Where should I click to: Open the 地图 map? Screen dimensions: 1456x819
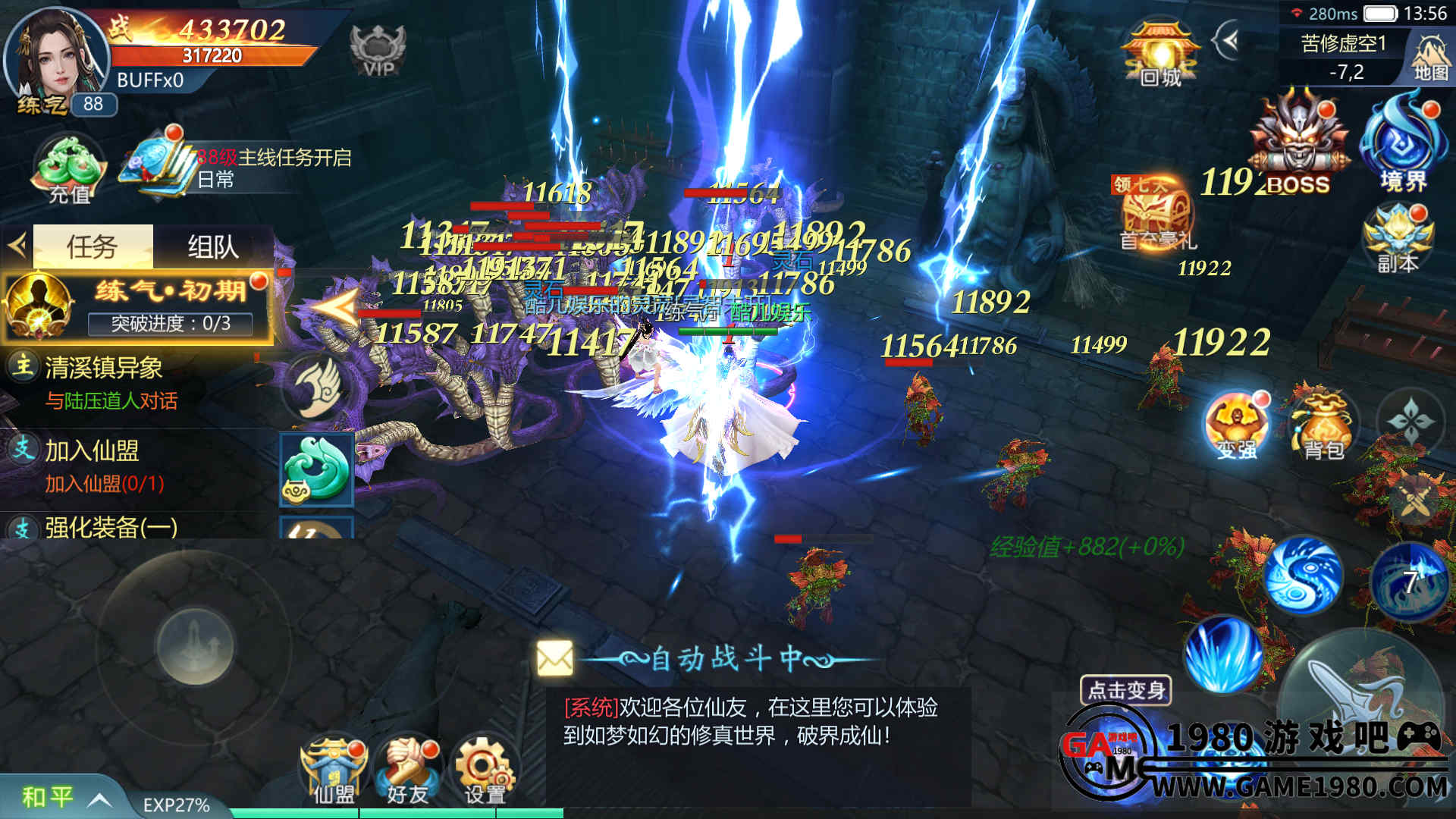pos(1430,57)
